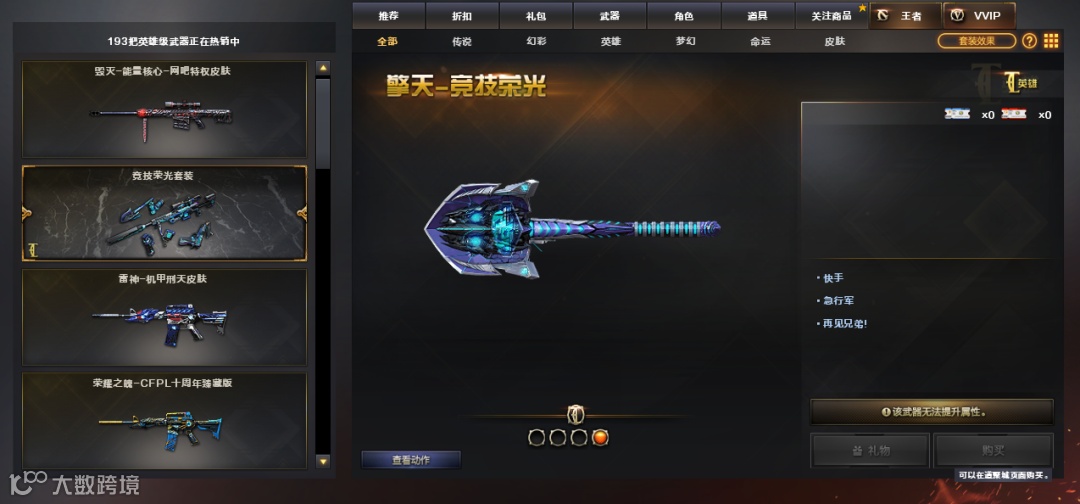The width and height of the screenshot is (1080, 504).
Task: Open the 推荐 shop category
Action: [x=388, y=16]
